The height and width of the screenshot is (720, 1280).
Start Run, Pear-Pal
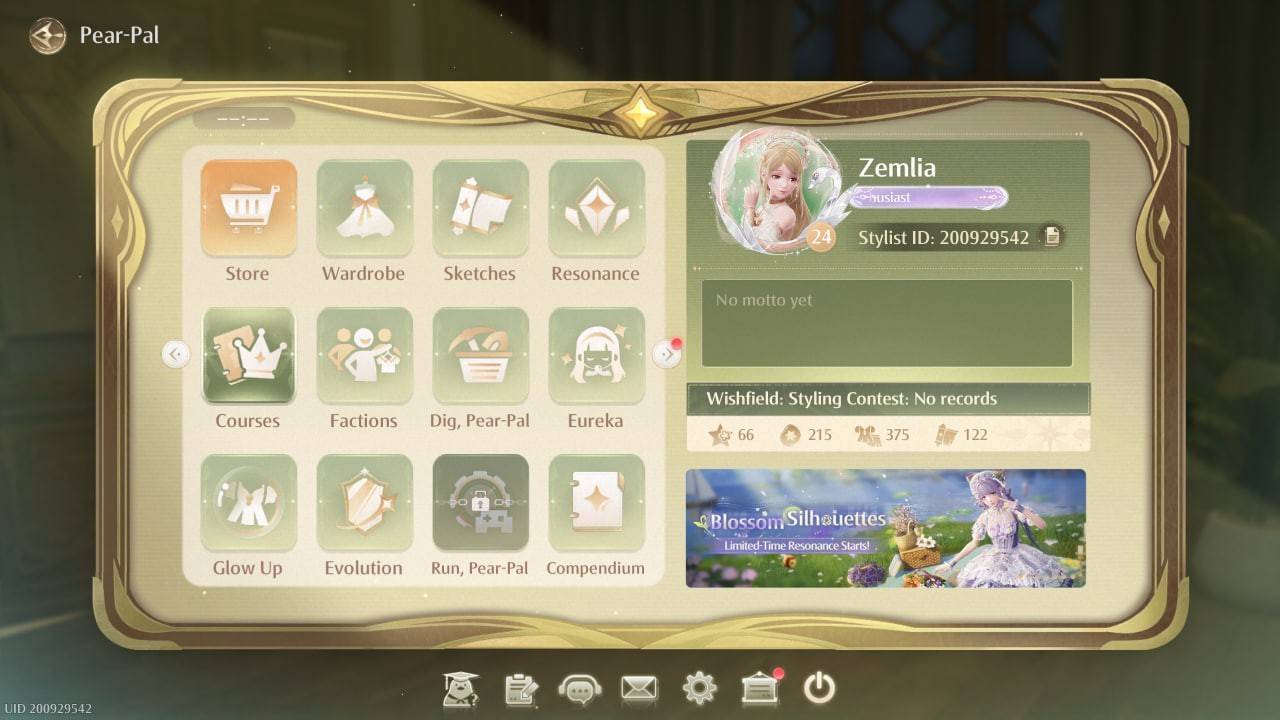point(480,501)
